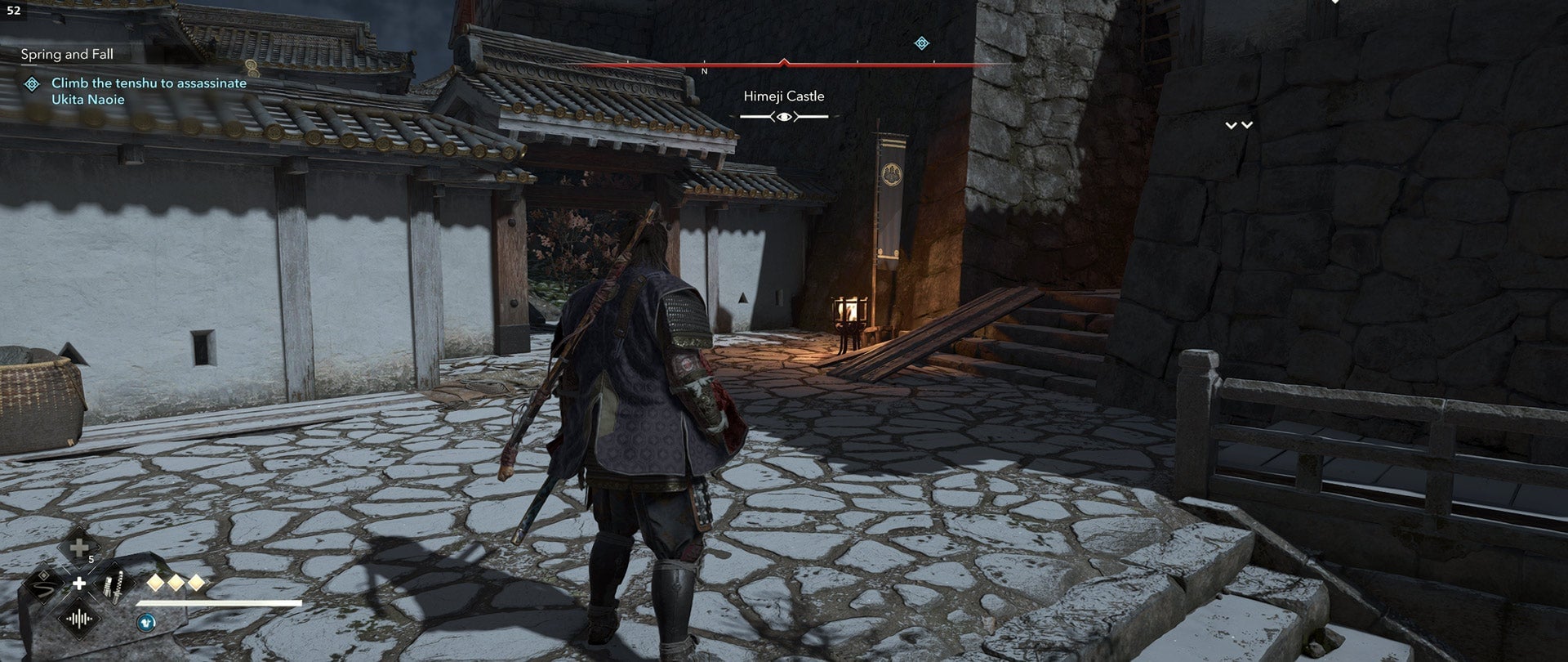The height and width of the screenshot is (662, 1568).
Task: Toggle the first adrenaline diamond segment
Action: 155,583
